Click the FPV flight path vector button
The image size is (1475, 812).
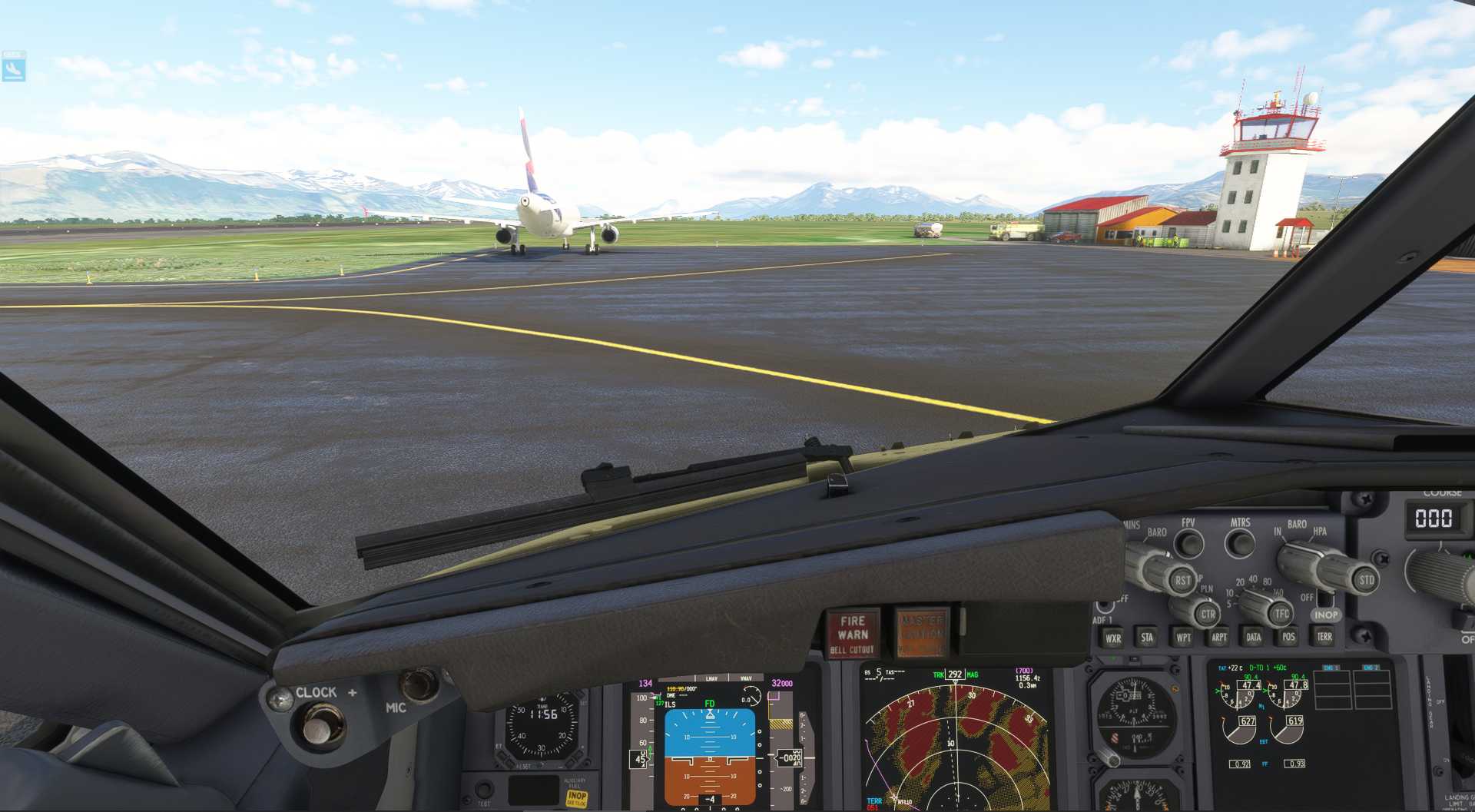coord(1189,543)
